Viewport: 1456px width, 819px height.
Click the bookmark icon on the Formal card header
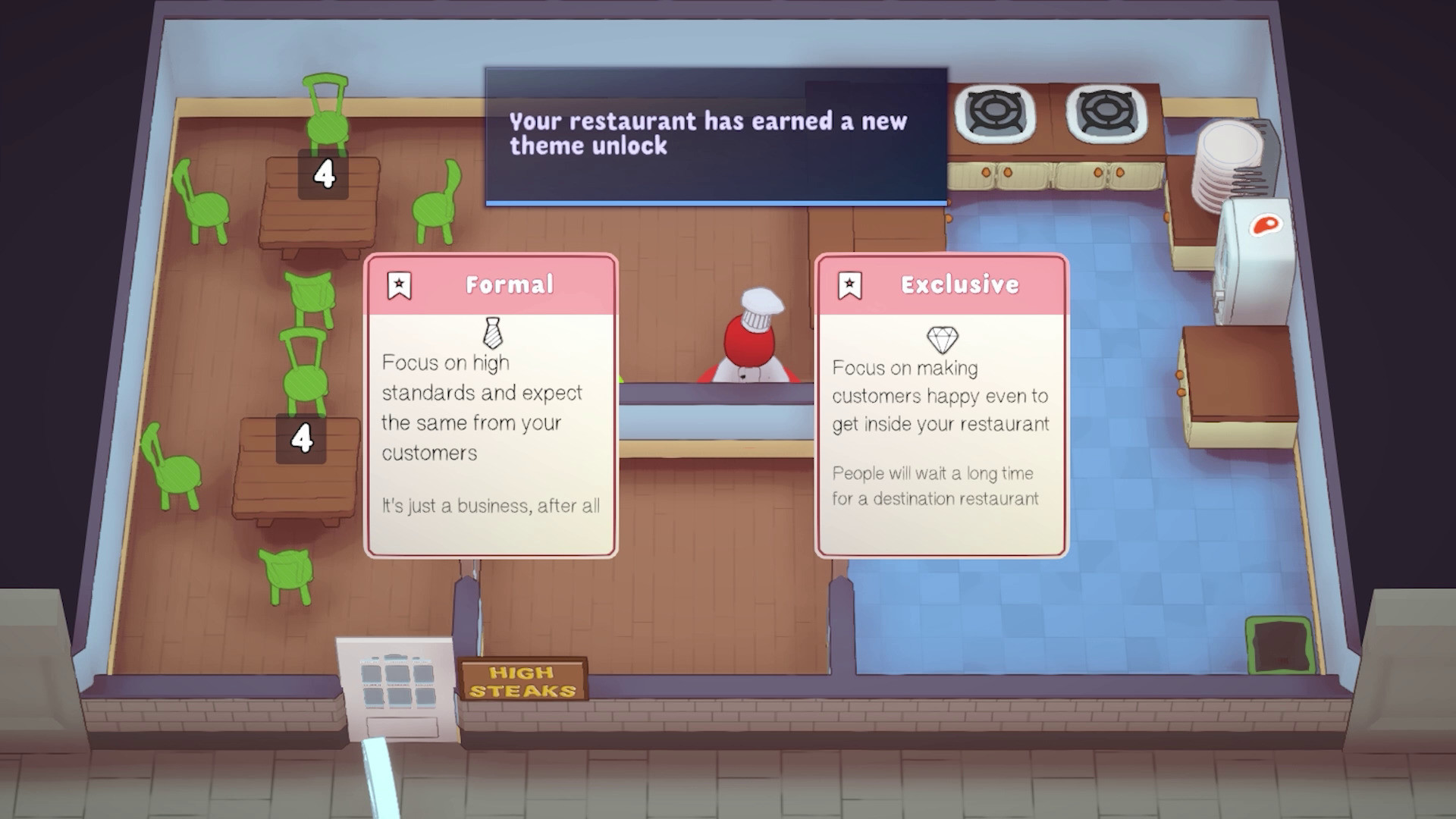(x=397, y=285)
